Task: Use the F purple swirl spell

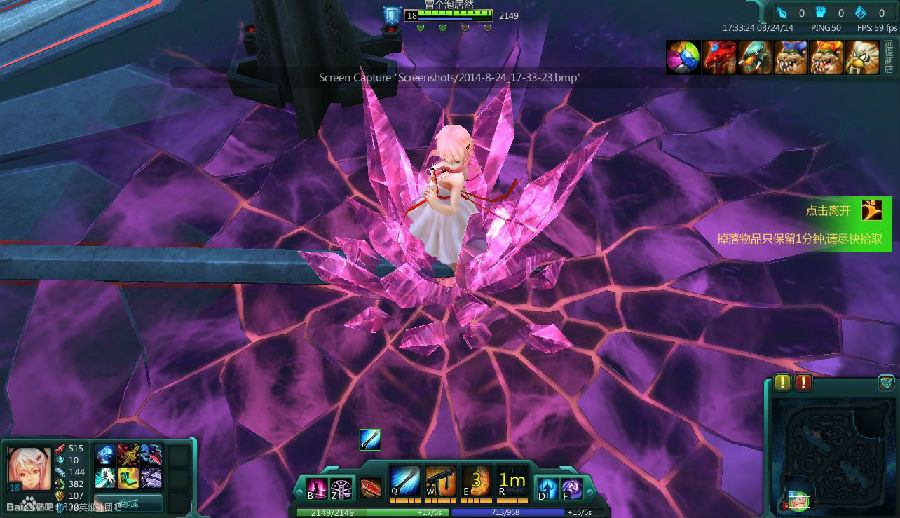Action: (x=571, y=487)
